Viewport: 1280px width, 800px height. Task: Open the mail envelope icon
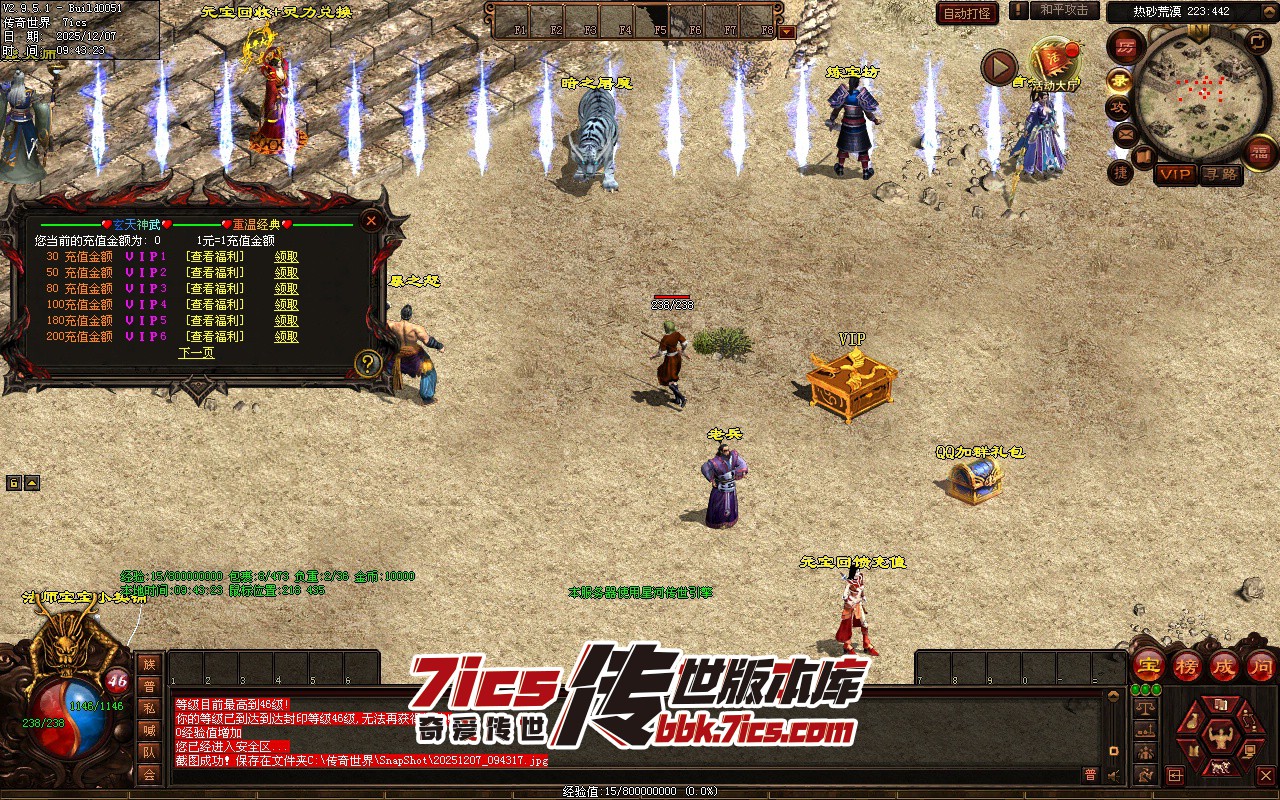[1126, 133]
